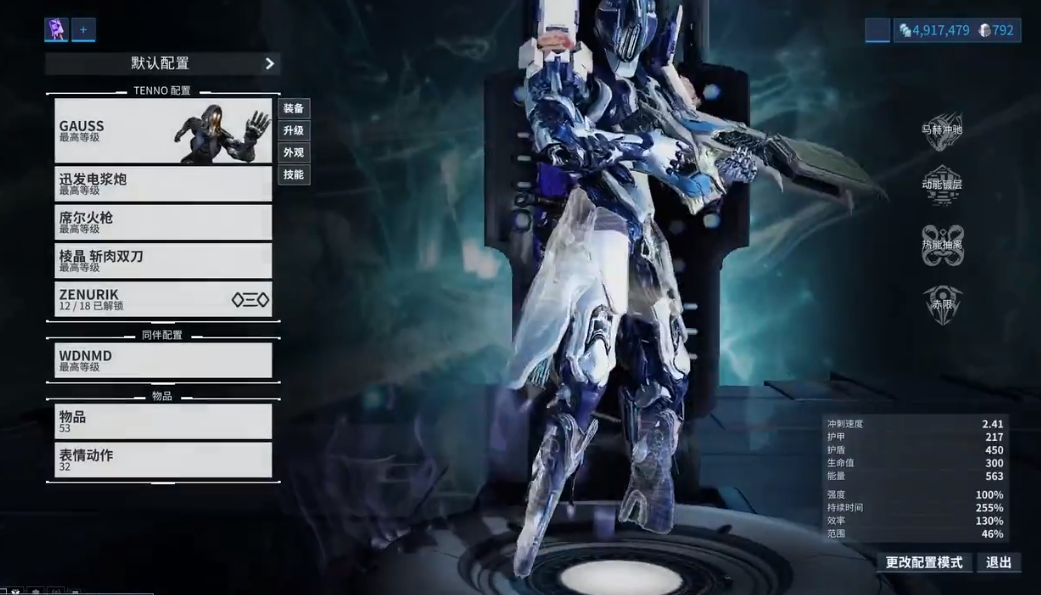
Task: Open the 表情动作 emotes list
Action: point(163,460)
